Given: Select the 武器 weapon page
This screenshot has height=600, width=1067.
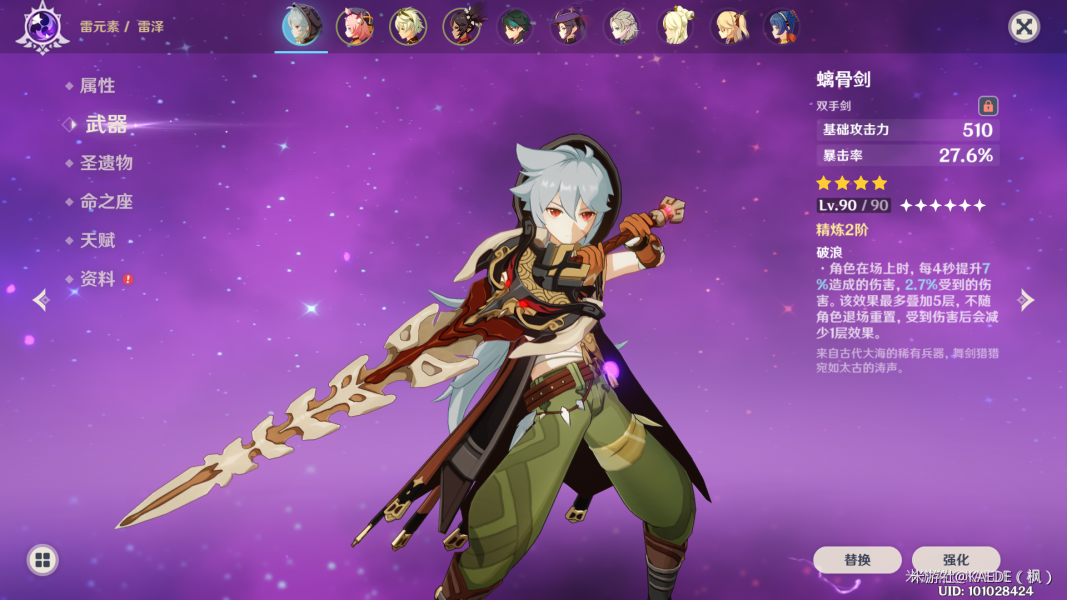Looking at the screenshot, I should (x=106, y=124).
